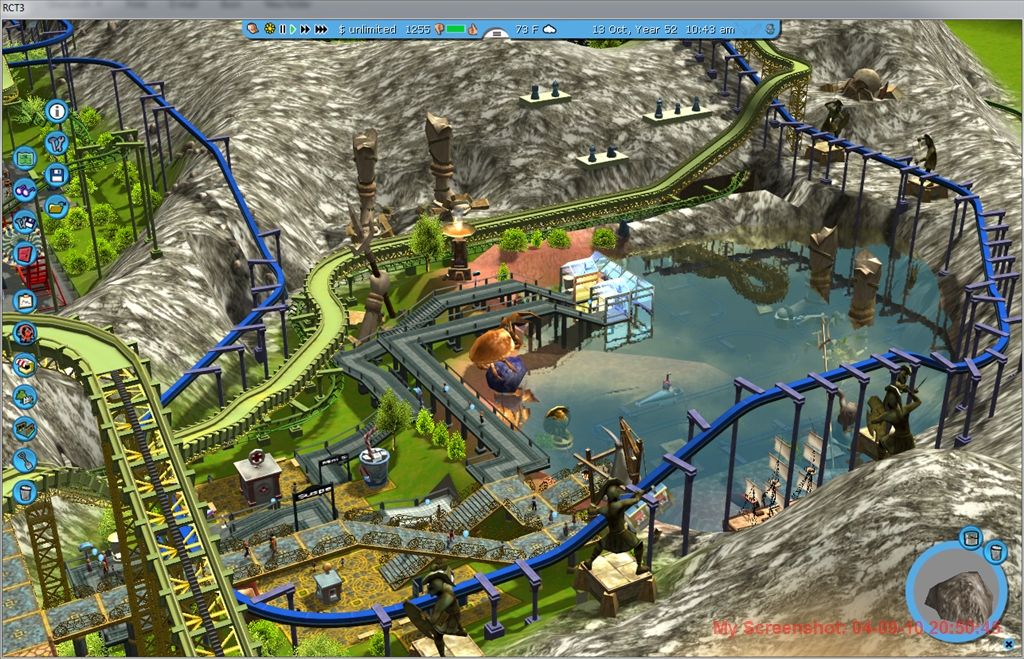
Task: Select the double fast-forward speed
Action: click(x=306, y=30)
